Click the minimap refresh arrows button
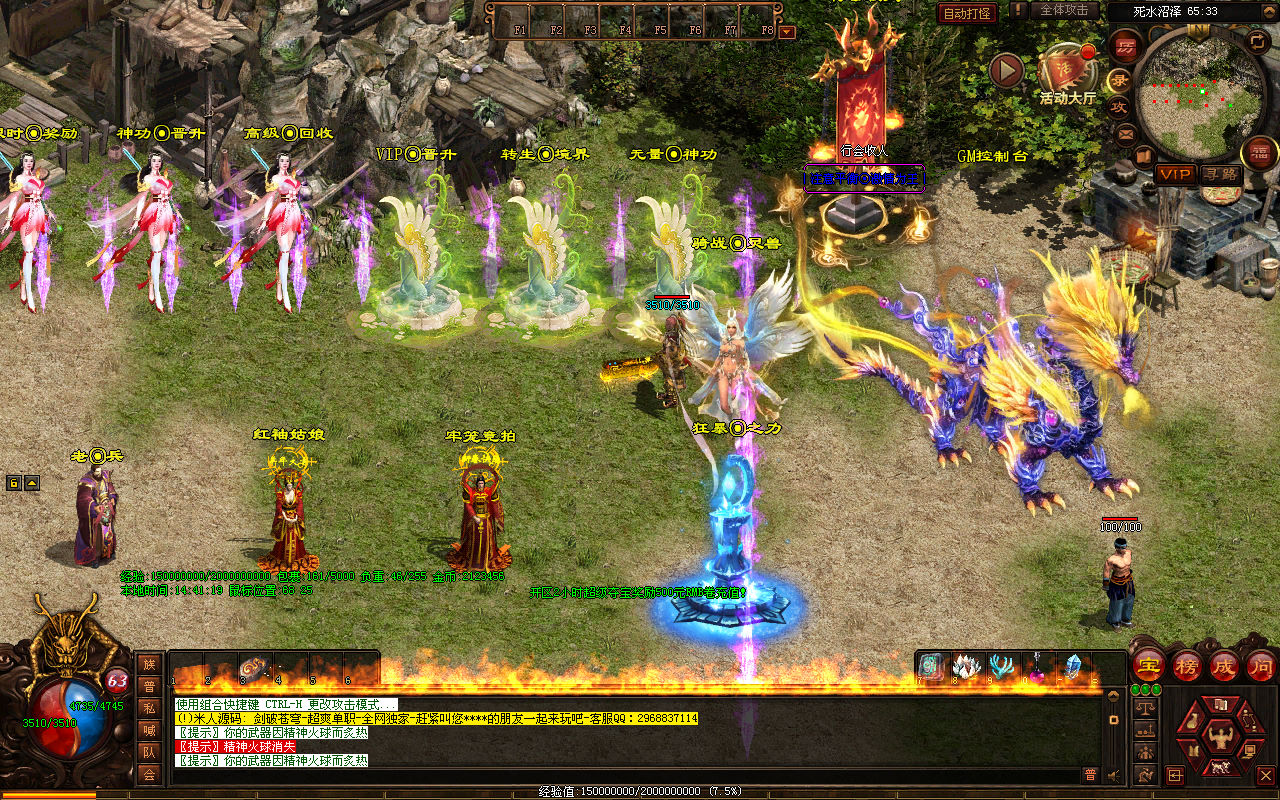The width and height of the screenshot is (1280, 800). coord(1257,40)
